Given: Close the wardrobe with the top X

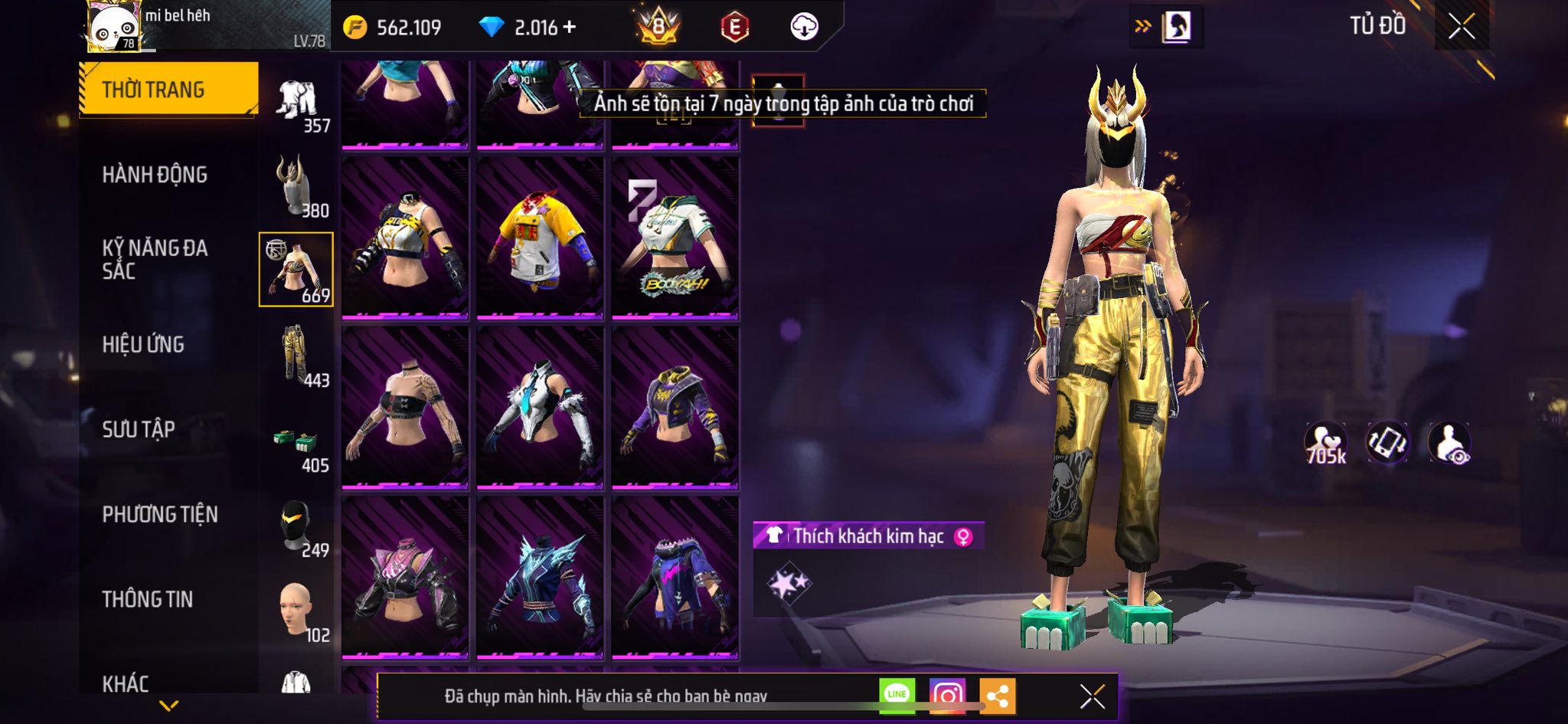Looking at the screenshot, I should pyautogui.click(x=1461, y=28).
